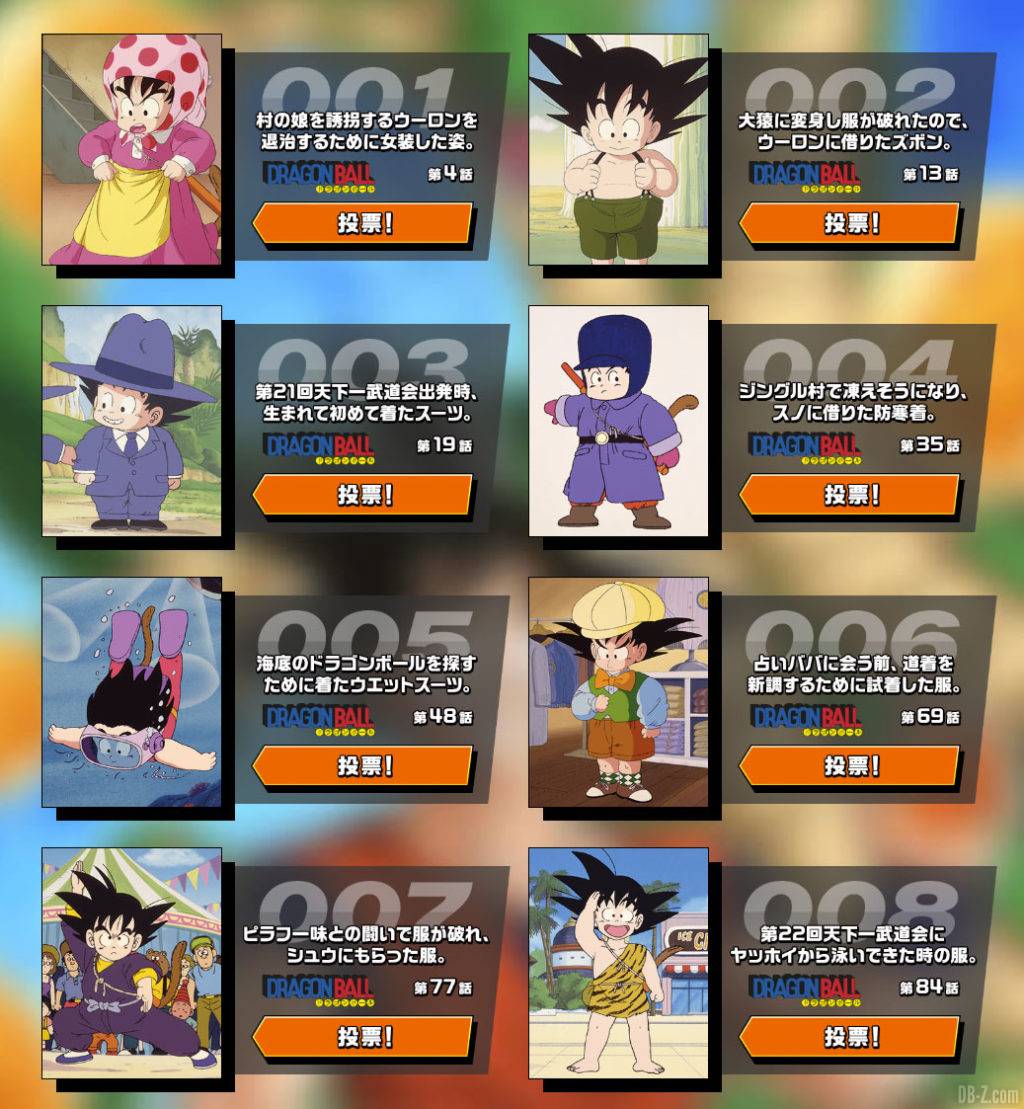Vote for entry 005 wetsuit outfit
Screen dimensions: 1024x1109
point(362,766)
